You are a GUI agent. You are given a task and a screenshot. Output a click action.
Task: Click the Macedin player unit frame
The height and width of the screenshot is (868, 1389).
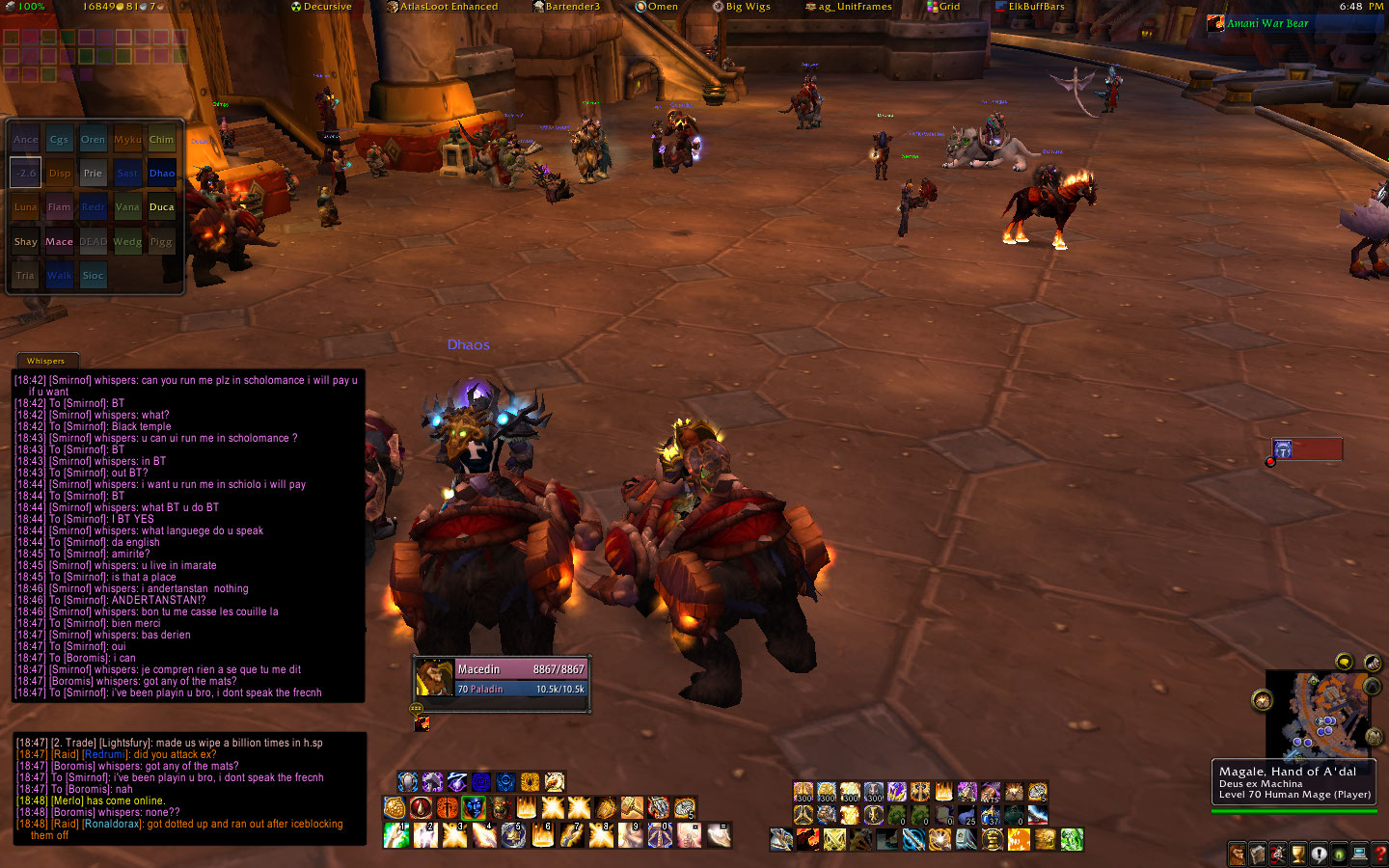coord(502,678)
